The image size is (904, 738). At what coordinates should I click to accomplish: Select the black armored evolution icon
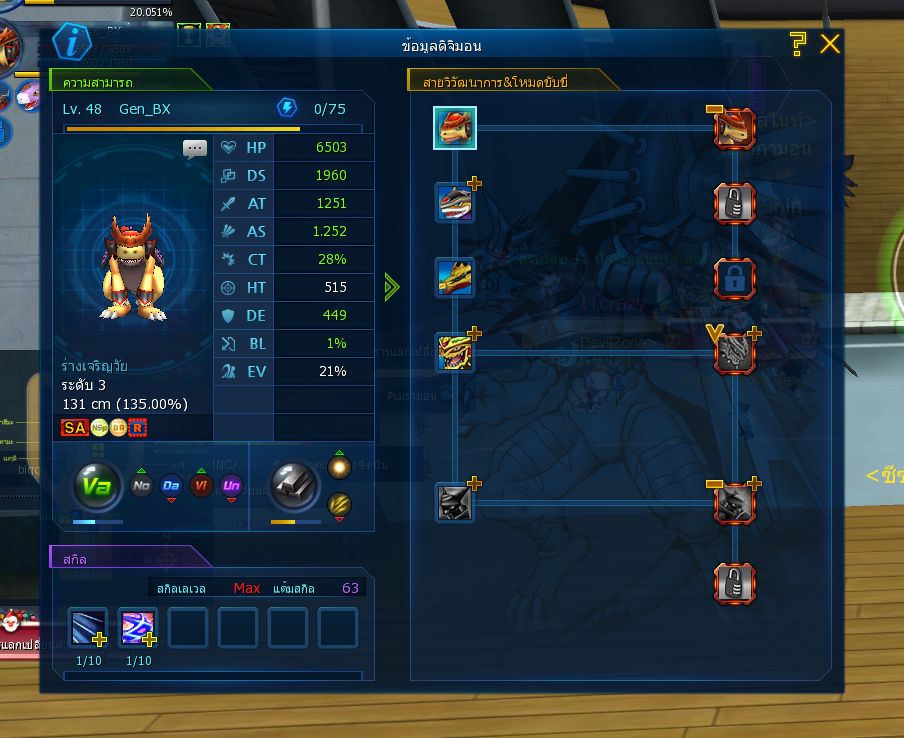455,502
